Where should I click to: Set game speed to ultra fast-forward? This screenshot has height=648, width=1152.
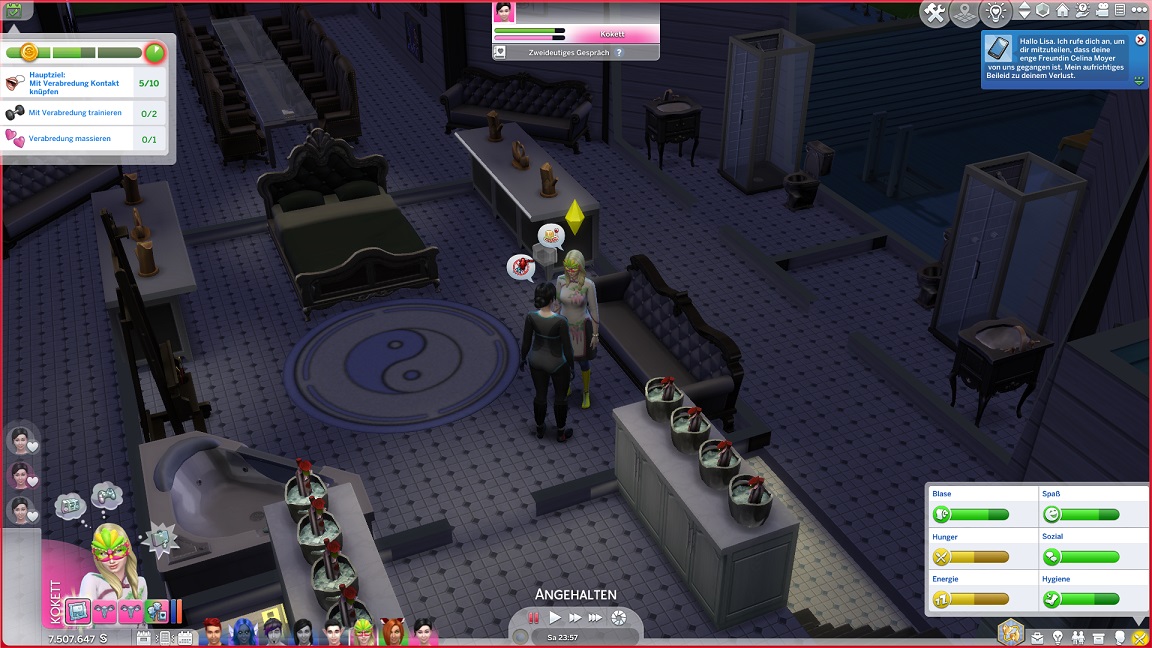point(596,618)
